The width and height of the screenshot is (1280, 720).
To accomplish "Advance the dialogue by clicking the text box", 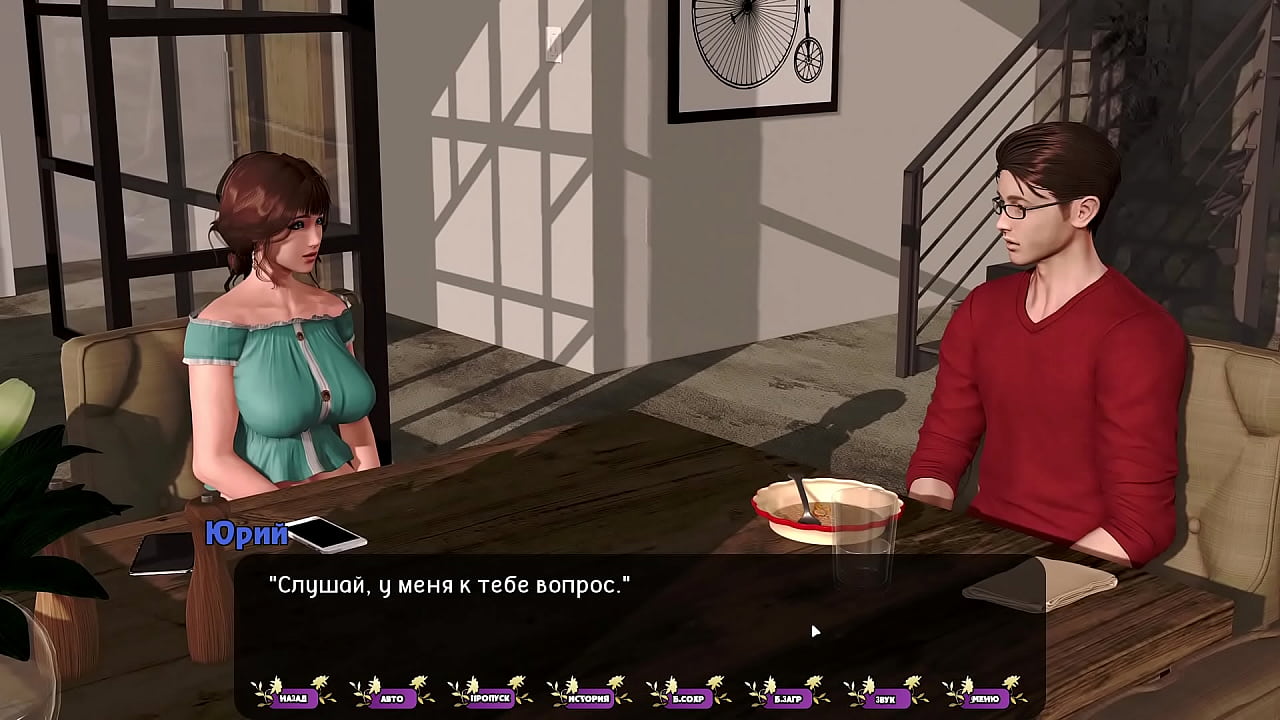I will coord(640,620).
